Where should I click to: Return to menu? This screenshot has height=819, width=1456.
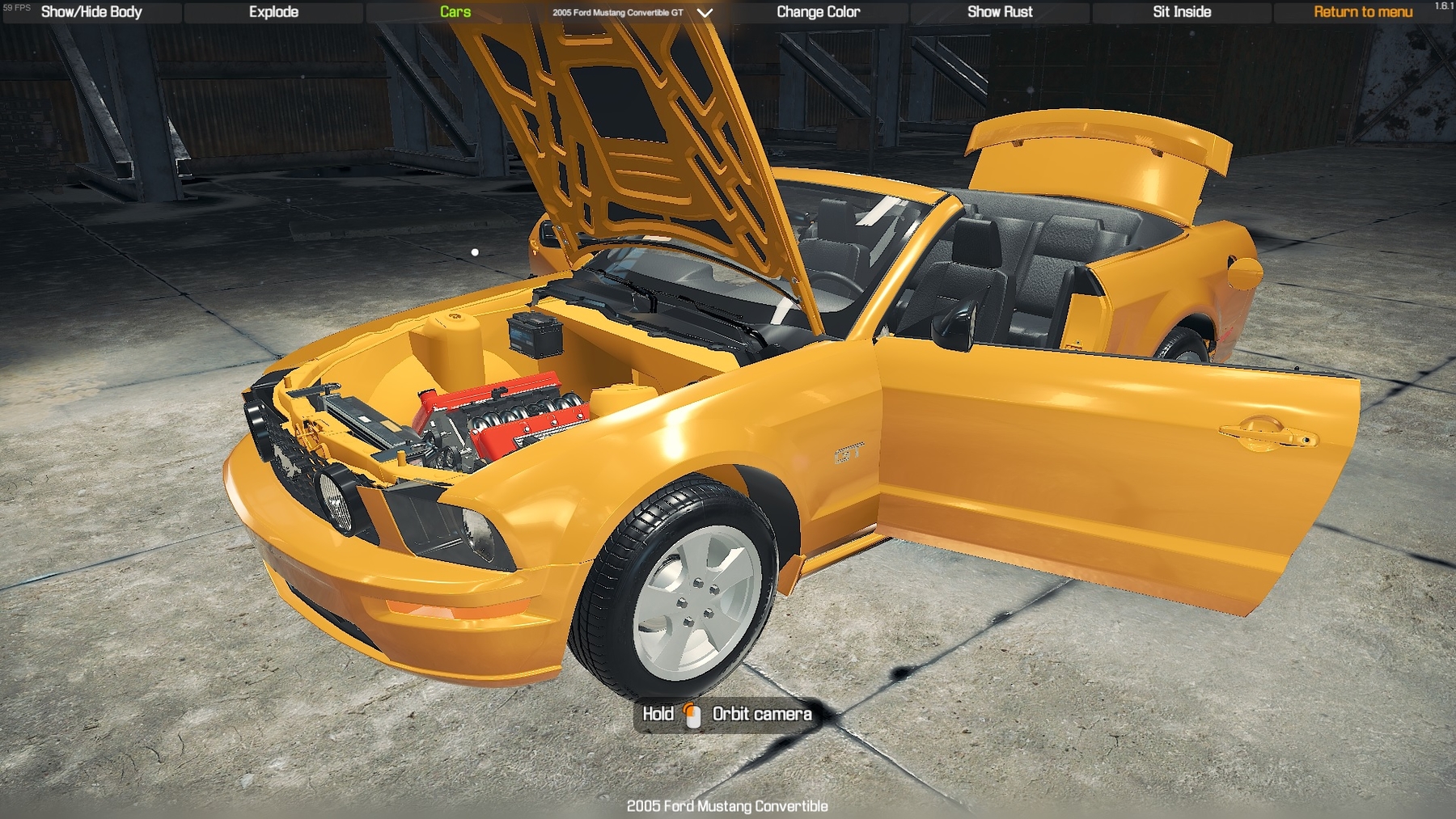point(1363,12)
